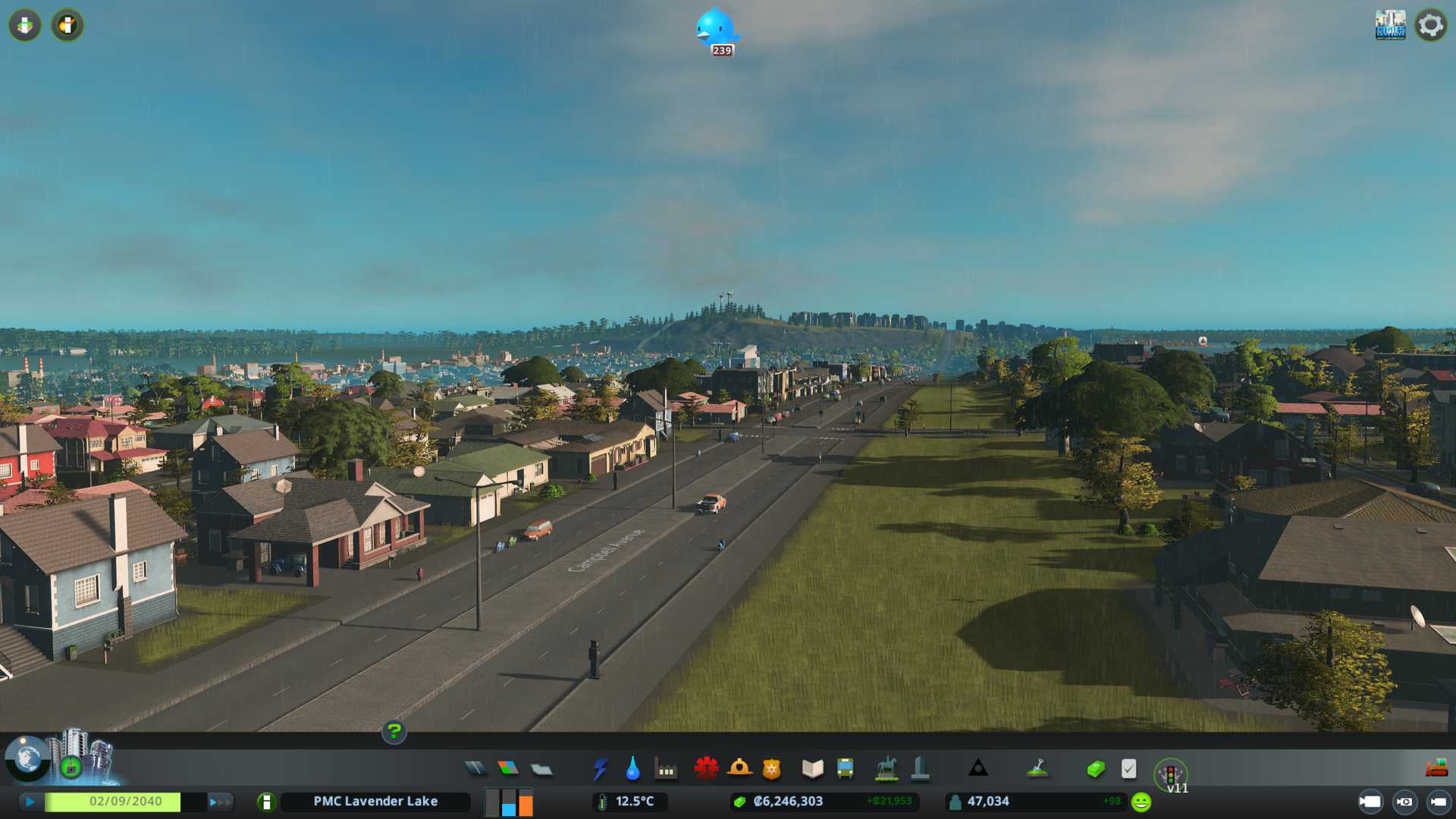Open the Education menu
Screen dimensions: 1456x819
coord(812,769)
